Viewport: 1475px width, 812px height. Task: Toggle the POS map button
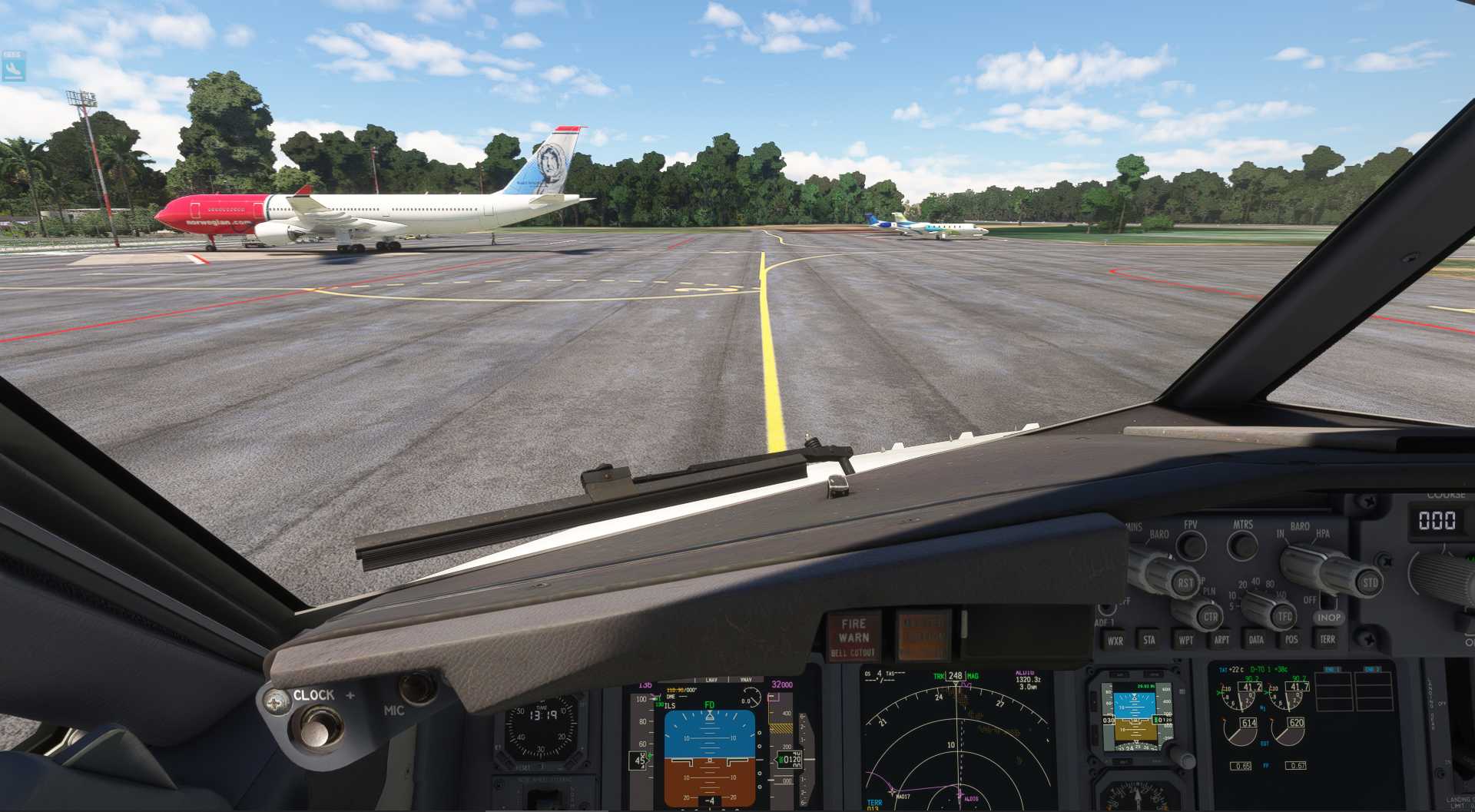1291,640
